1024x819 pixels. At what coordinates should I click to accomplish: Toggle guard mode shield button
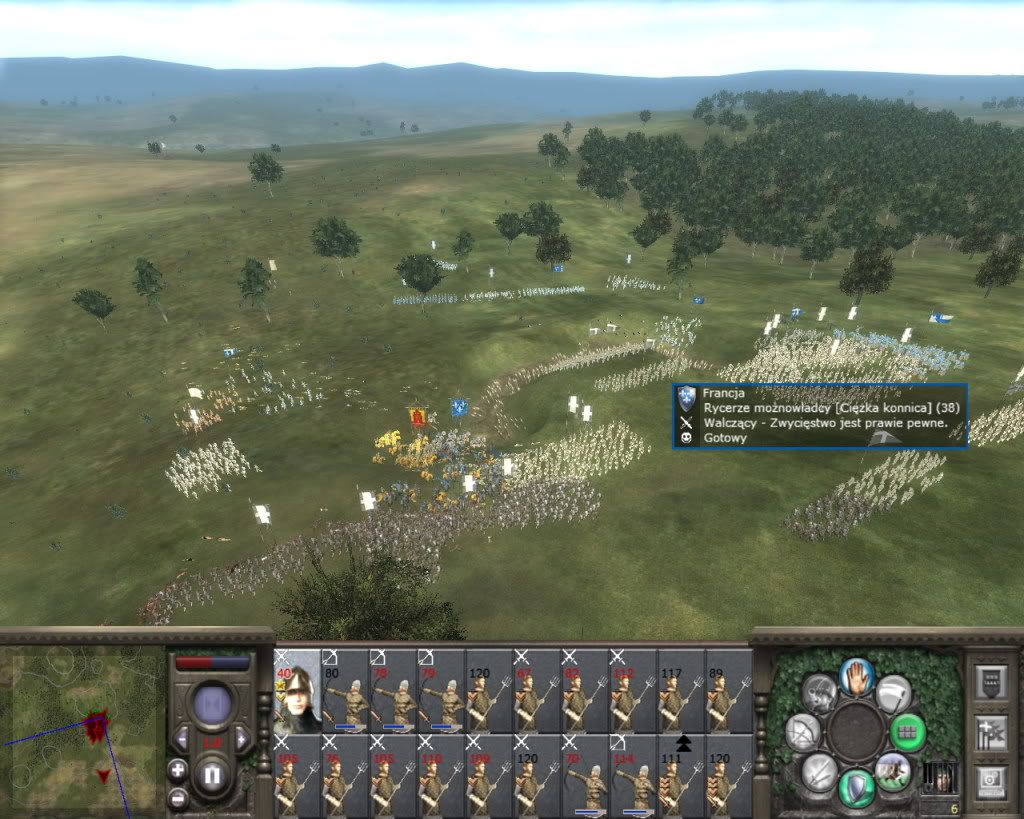(x=856, y=786)
